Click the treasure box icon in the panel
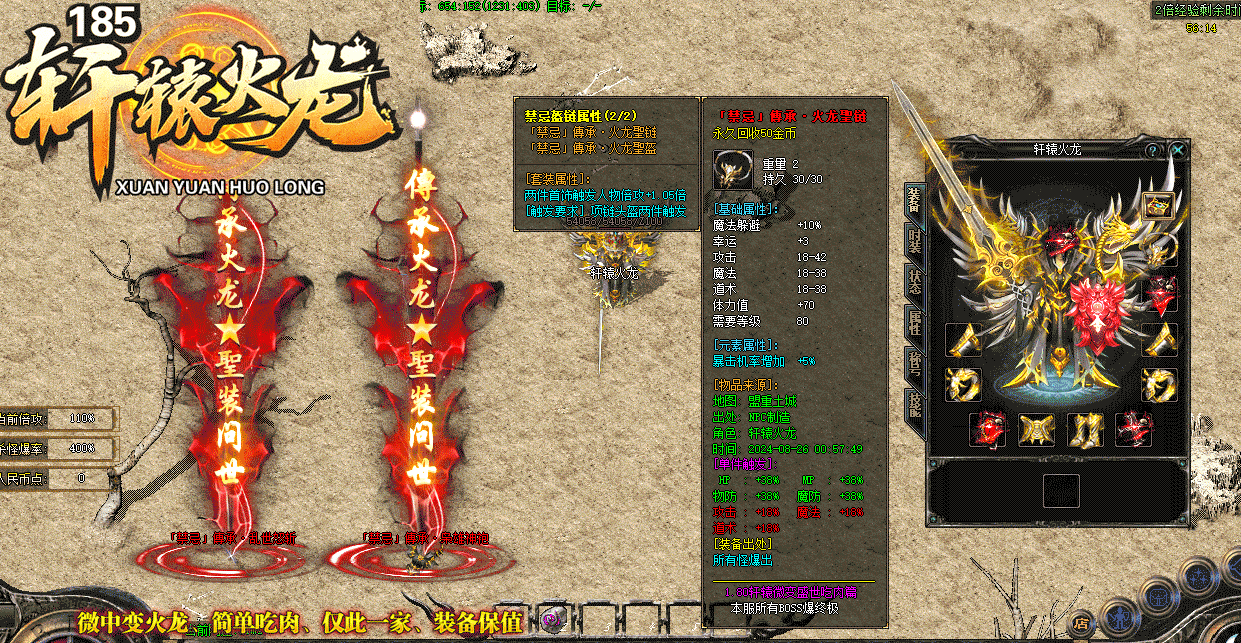The image size is (1241, 643). tap(1159, 206)
